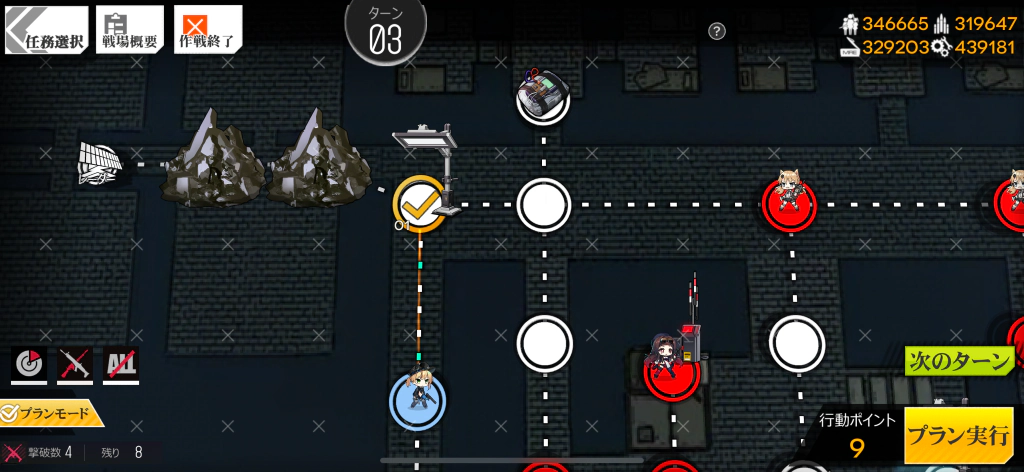Select the blue node with friendly echelon
The image size is (1024, 472).
[x=417, y=399]
